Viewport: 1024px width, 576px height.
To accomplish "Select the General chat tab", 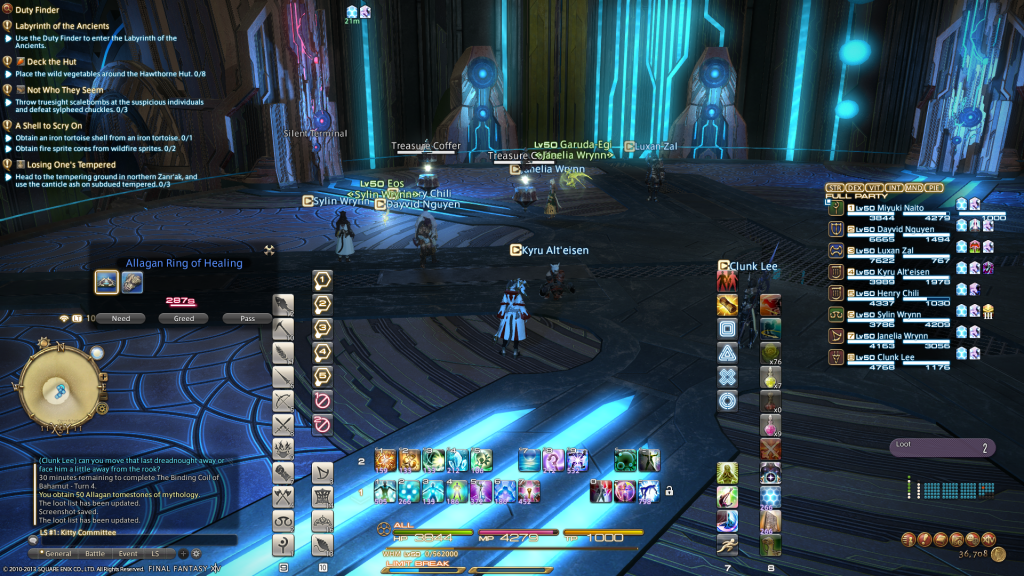I will click(x=58, y=553).
